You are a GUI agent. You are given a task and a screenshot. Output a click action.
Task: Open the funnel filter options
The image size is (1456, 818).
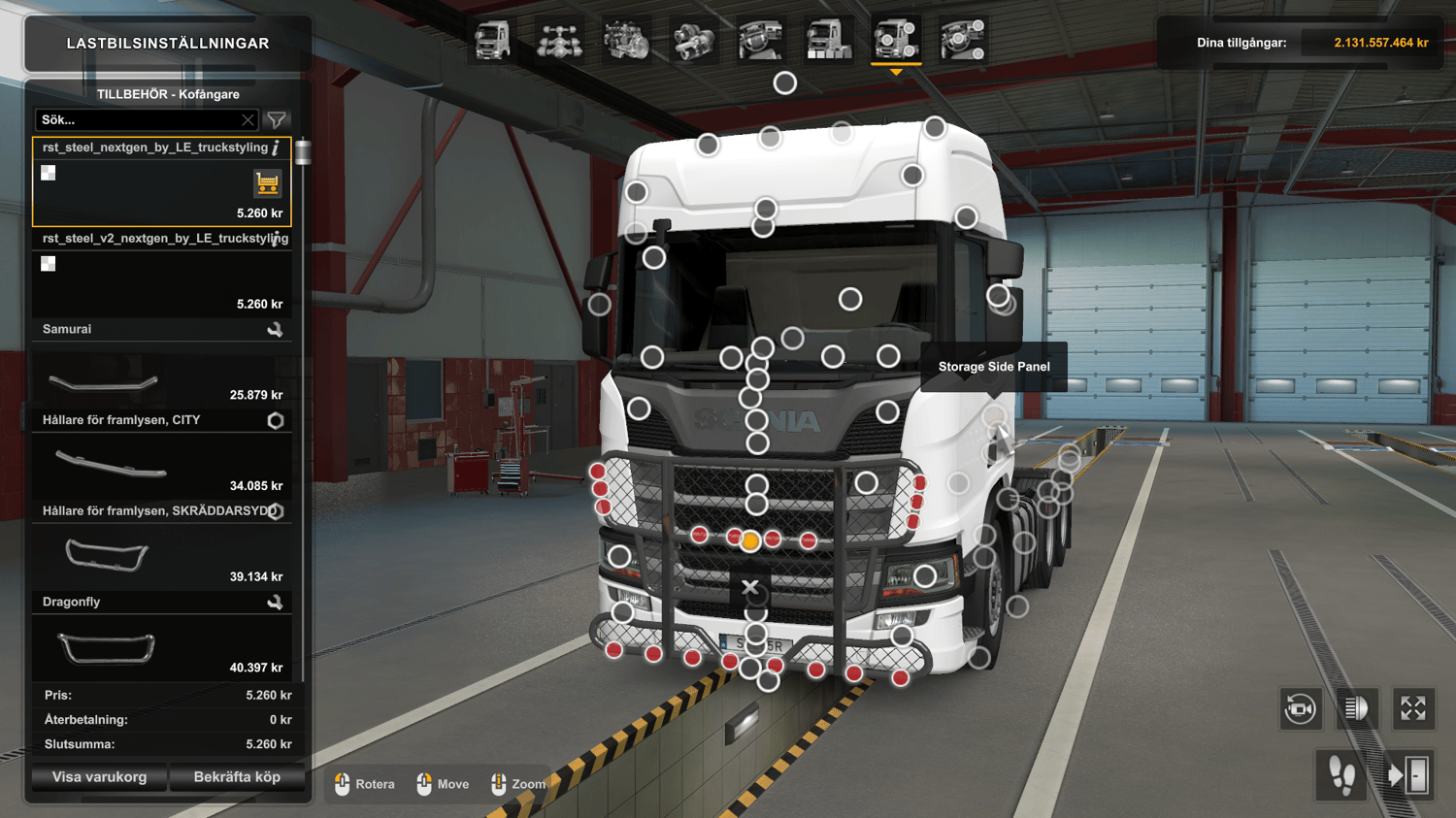tap(277, 120)
